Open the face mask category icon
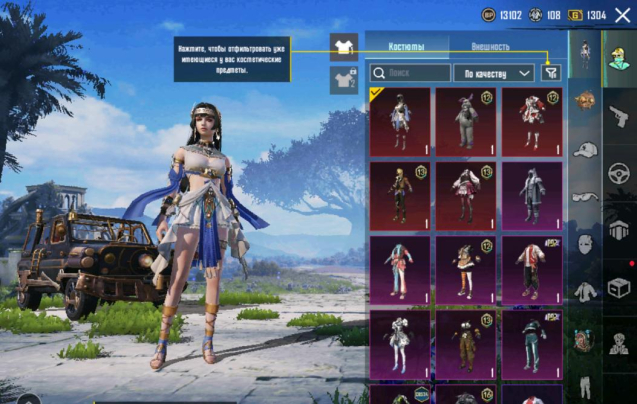Screen dimensions: 637x404 (x=585, y=244)
